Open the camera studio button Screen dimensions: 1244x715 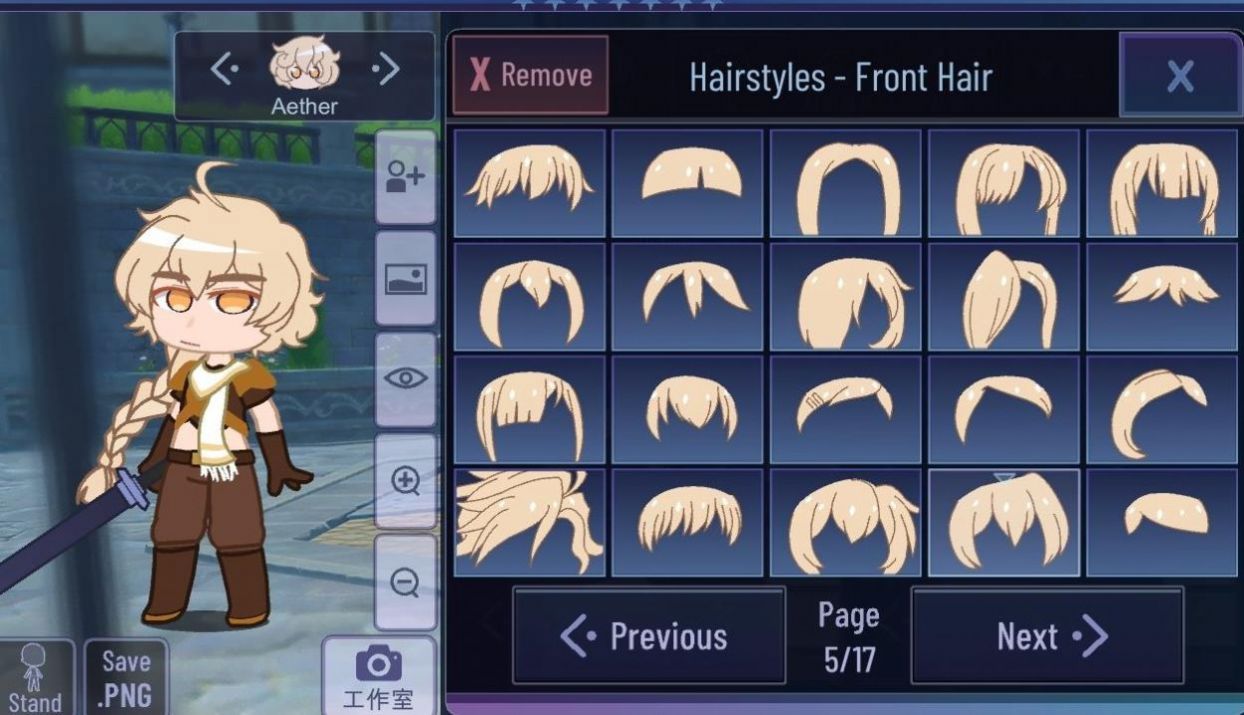pos(378,677)
